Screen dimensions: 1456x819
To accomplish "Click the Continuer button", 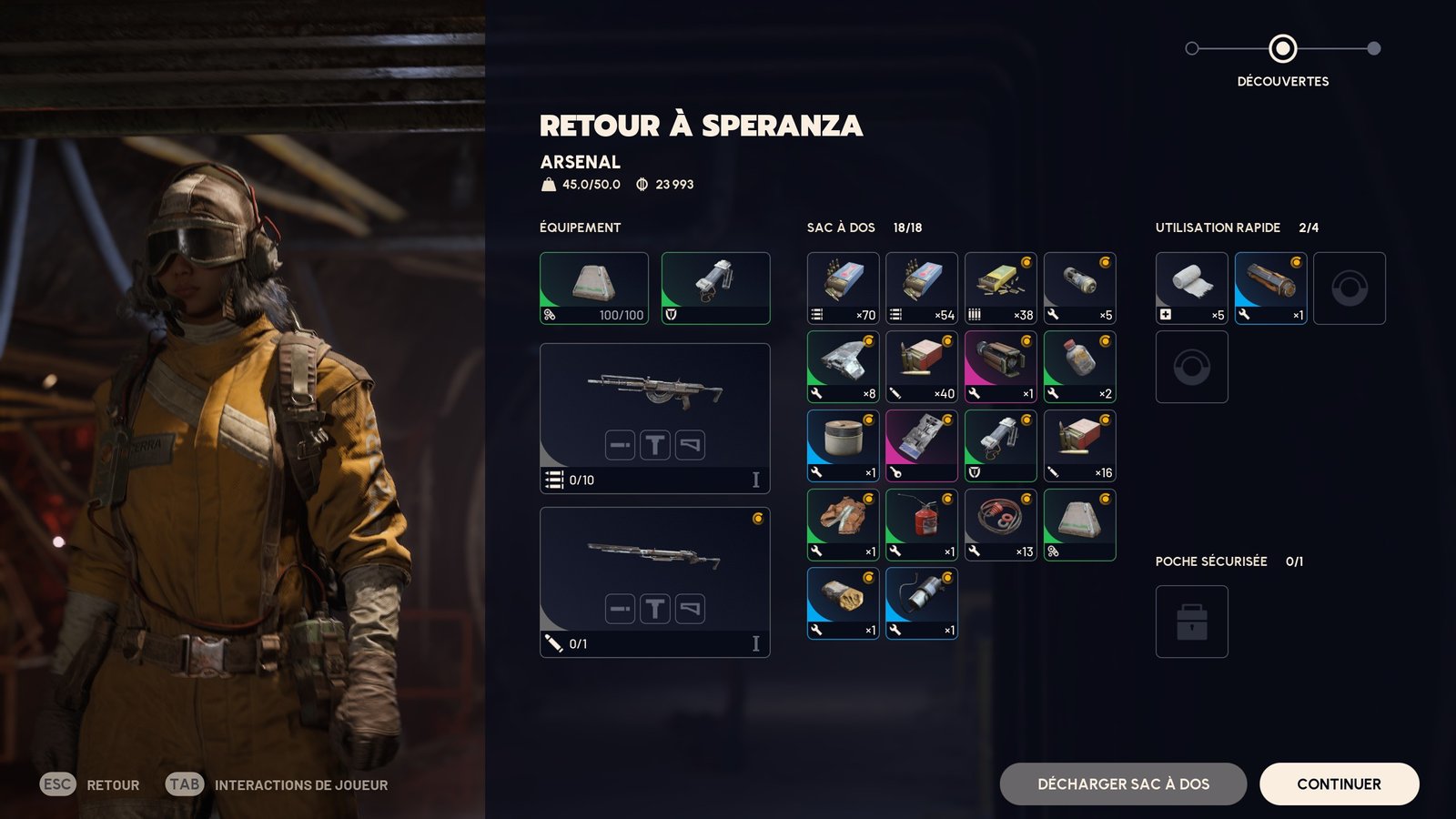I will point(1339,784).
